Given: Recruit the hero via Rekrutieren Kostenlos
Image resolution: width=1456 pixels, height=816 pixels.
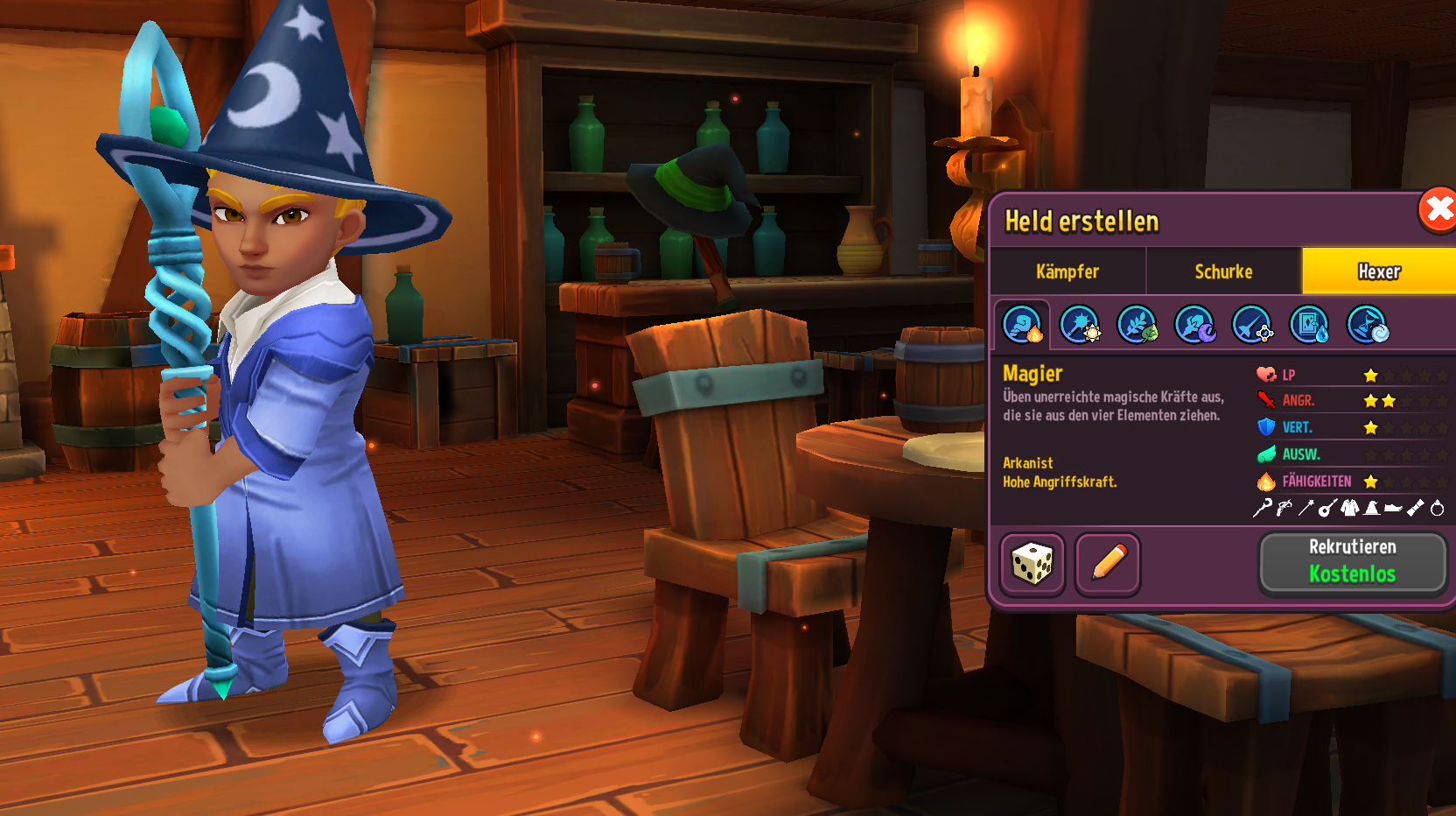Looking at the screenshot, I should [x=1352, y=562].
